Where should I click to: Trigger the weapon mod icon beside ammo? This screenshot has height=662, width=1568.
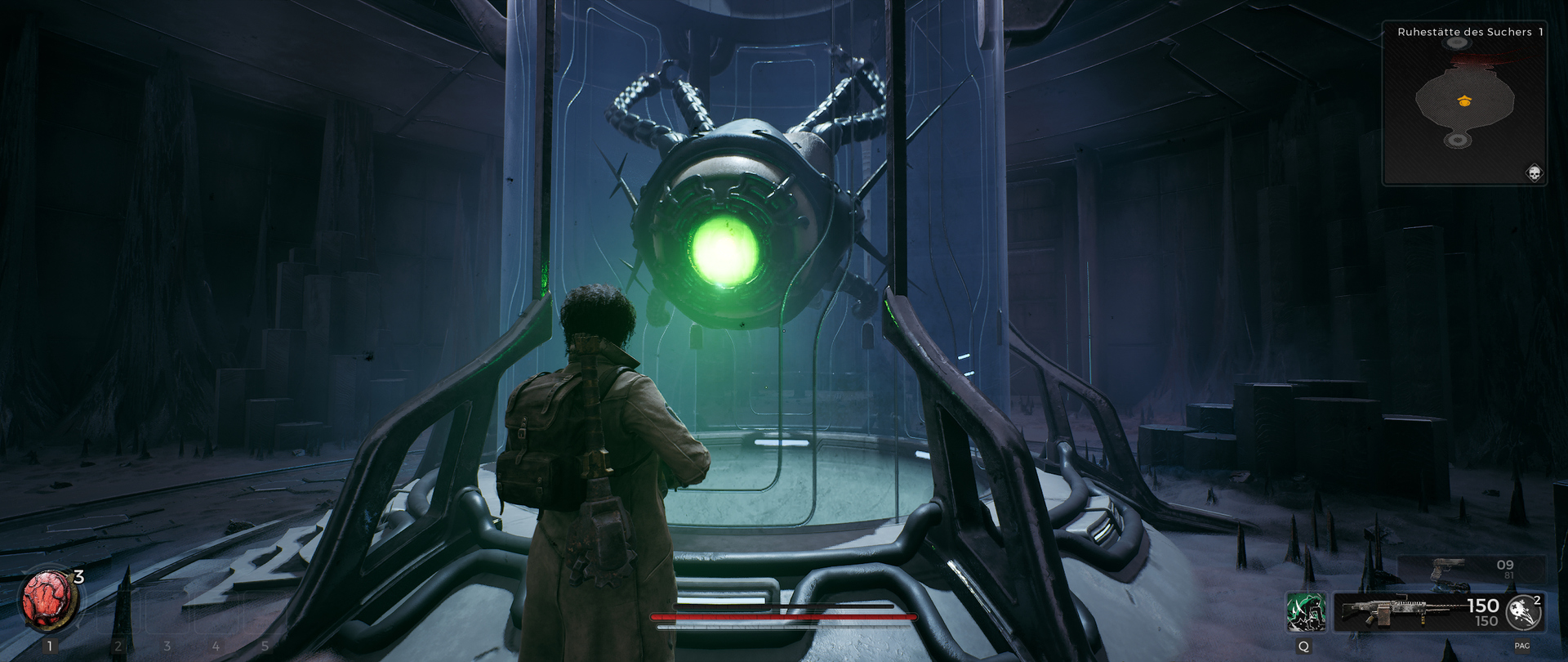pos(1522,612)
